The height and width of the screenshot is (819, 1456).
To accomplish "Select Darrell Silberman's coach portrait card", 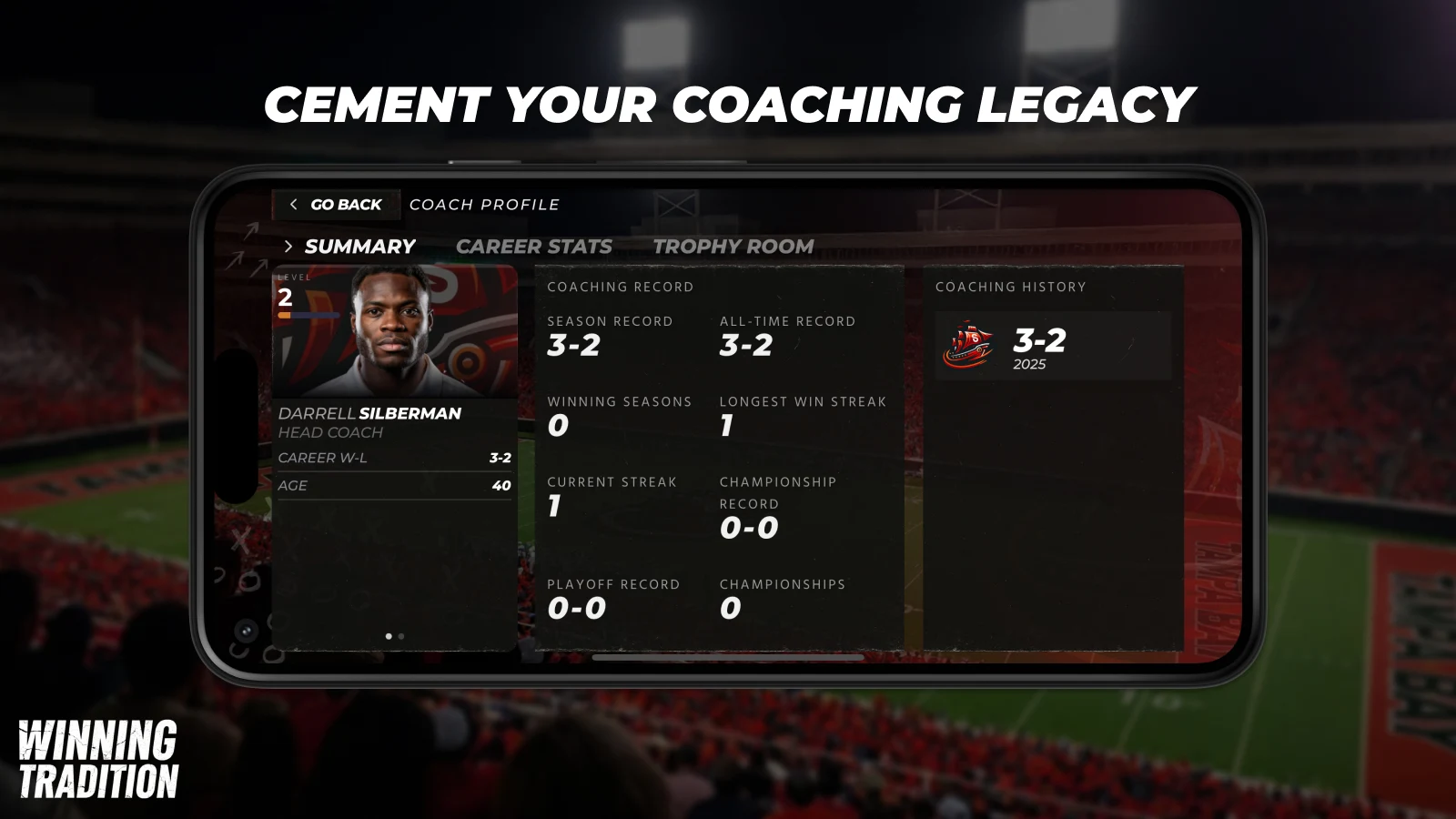I will pos(395,332).
